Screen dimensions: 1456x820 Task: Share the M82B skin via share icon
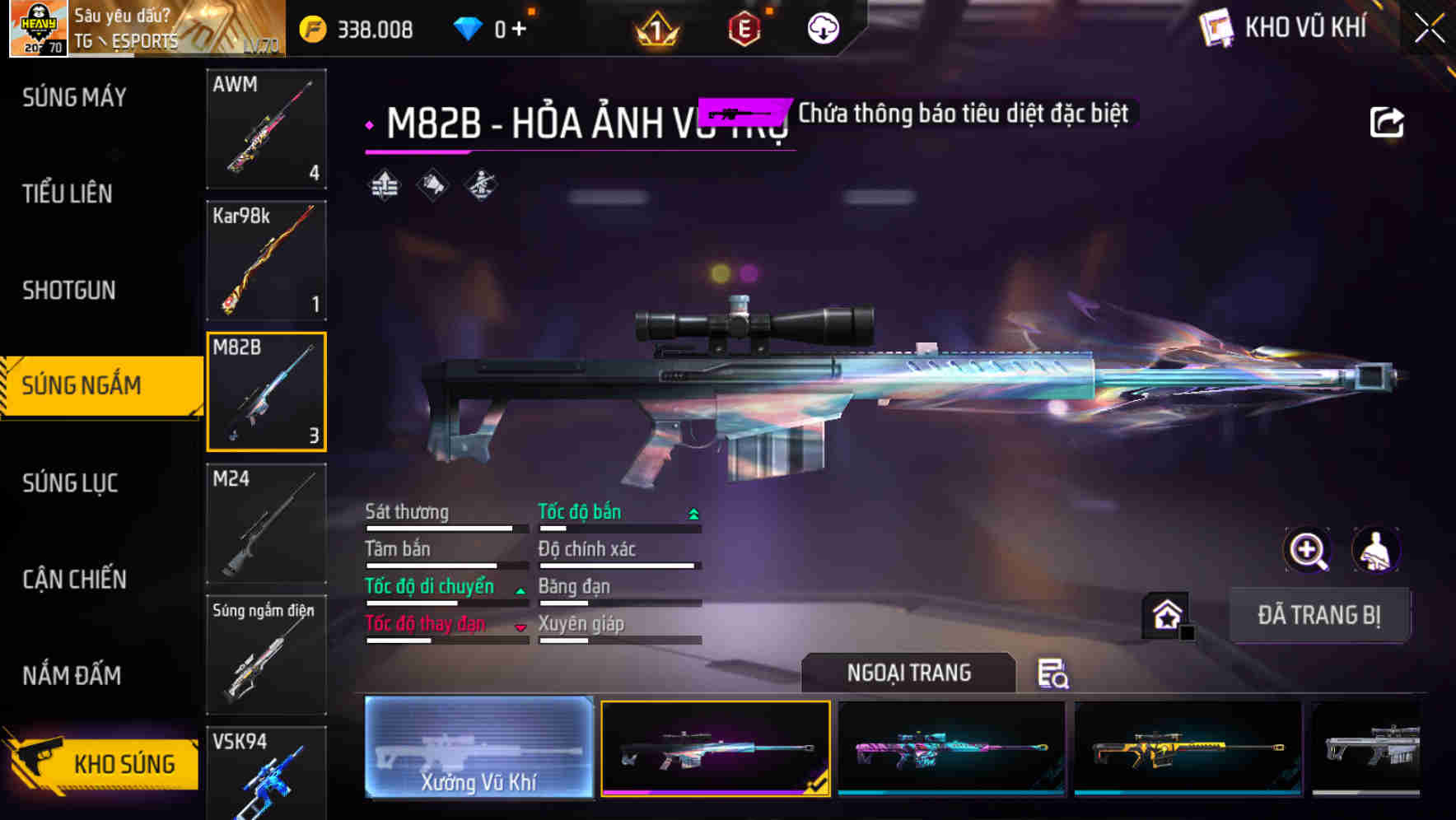pyautogui.click(x=1387, y=120)
